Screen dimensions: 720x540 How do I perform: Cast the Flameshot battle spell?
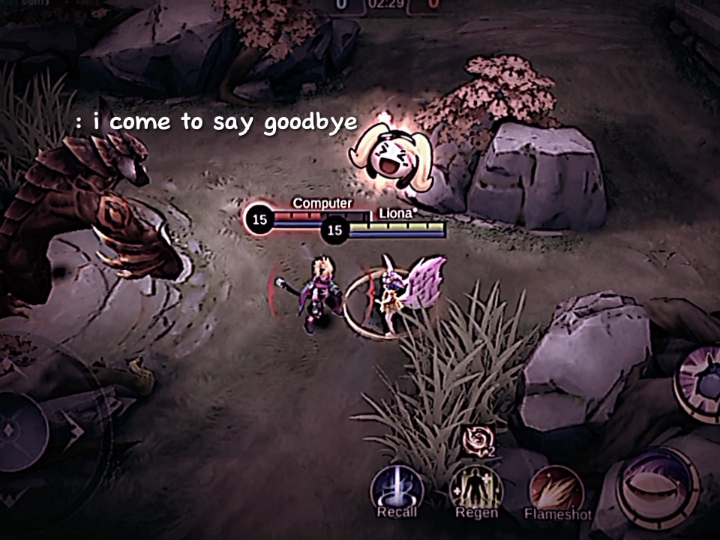pos(557,490)
